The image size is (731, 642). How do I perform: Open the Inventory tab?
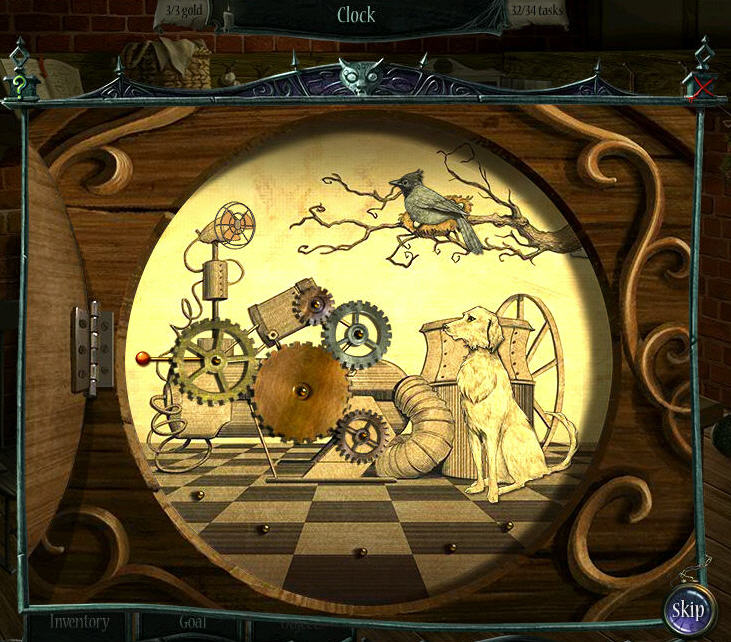tap(80, 622)
